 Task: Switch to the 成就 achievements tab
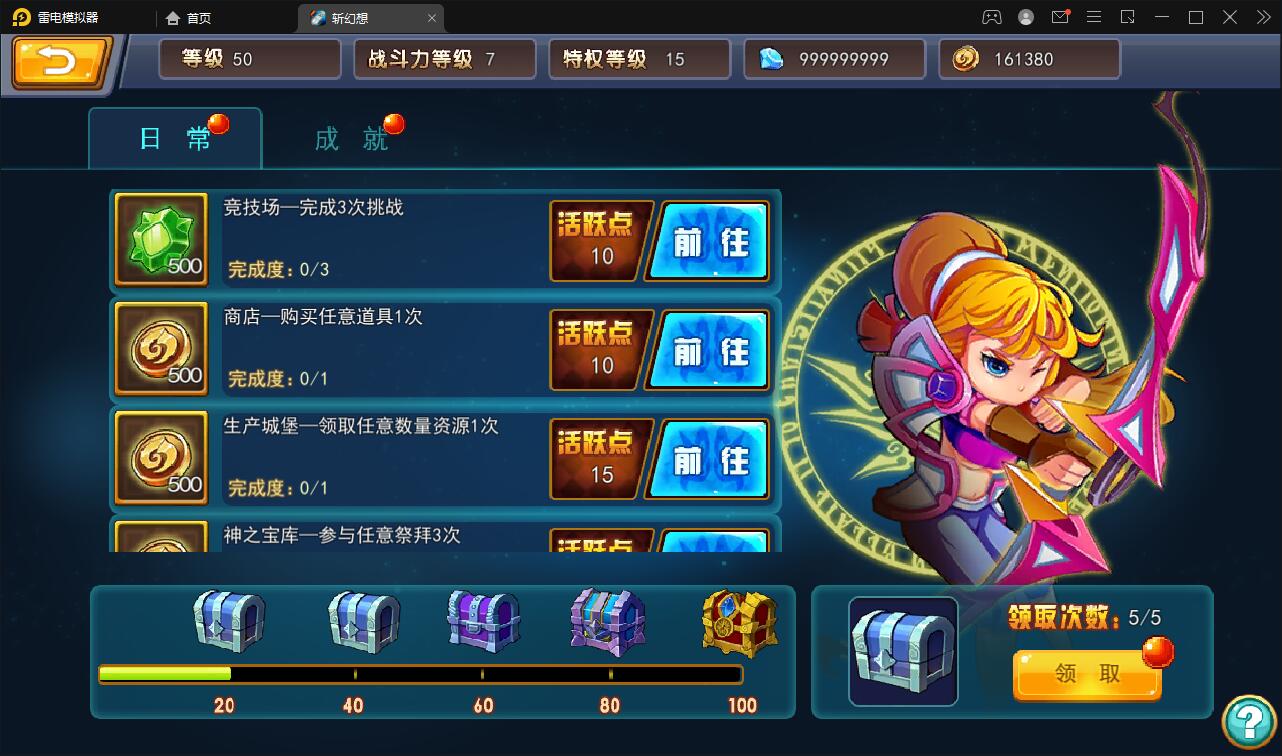[349, 139]
